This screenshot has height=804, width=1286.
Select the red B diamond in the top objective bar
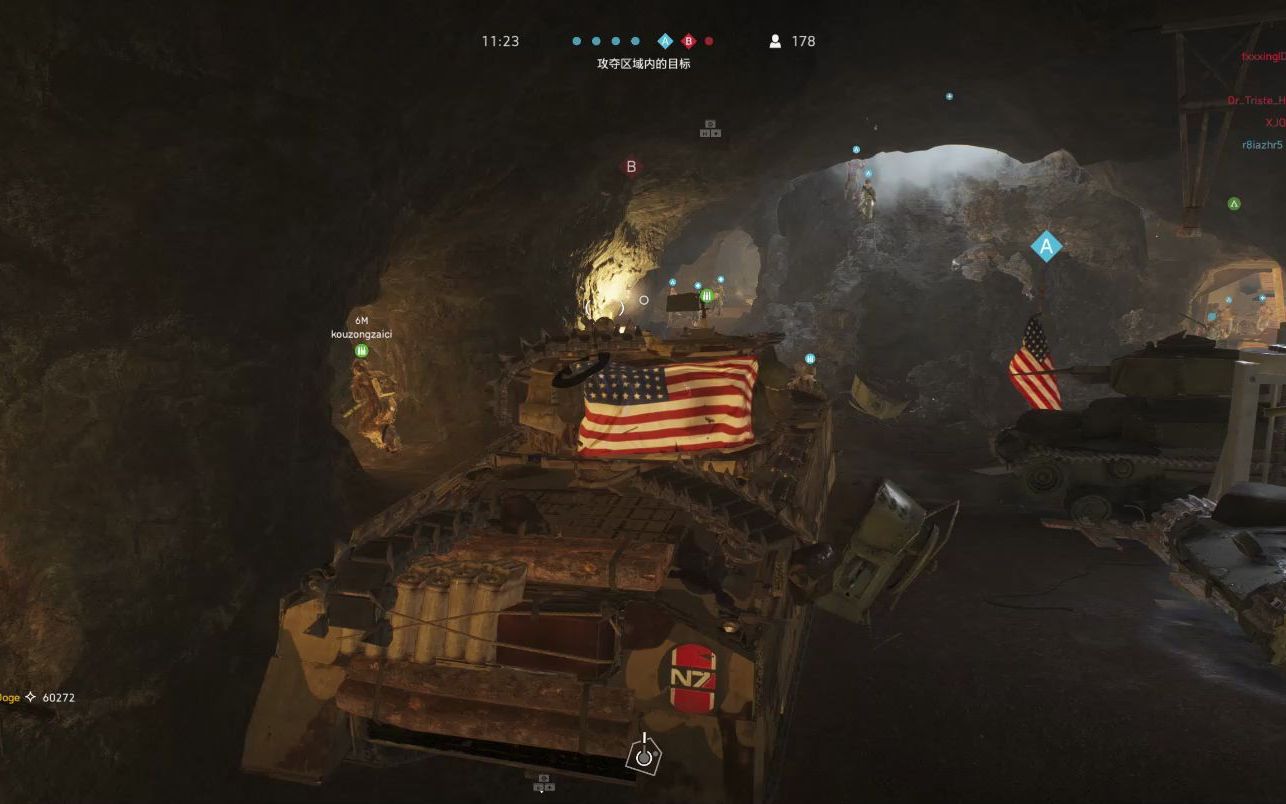click(688, 41)
